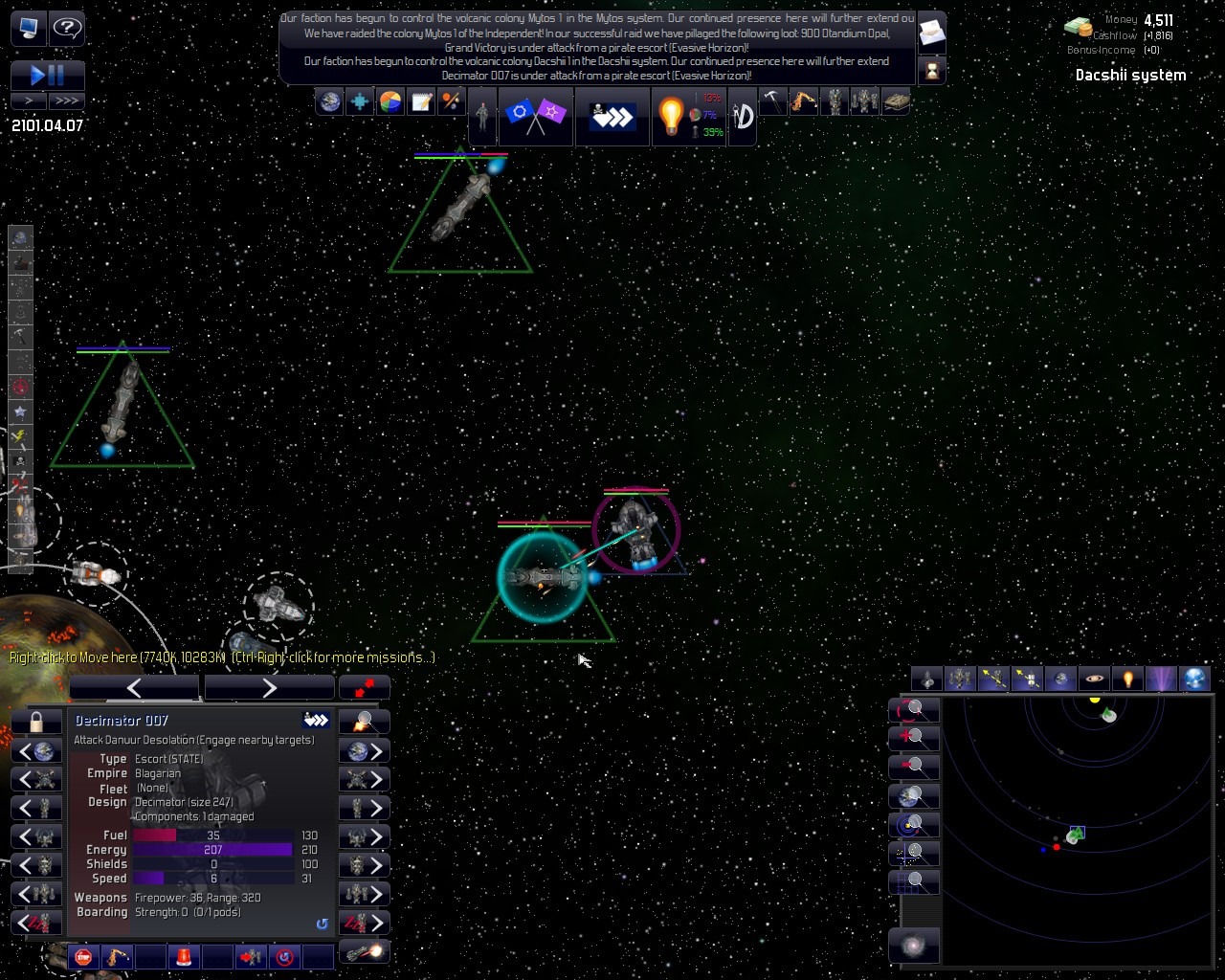
Task: Click the spiral galaxy view button
Action: tap(913, 947)
